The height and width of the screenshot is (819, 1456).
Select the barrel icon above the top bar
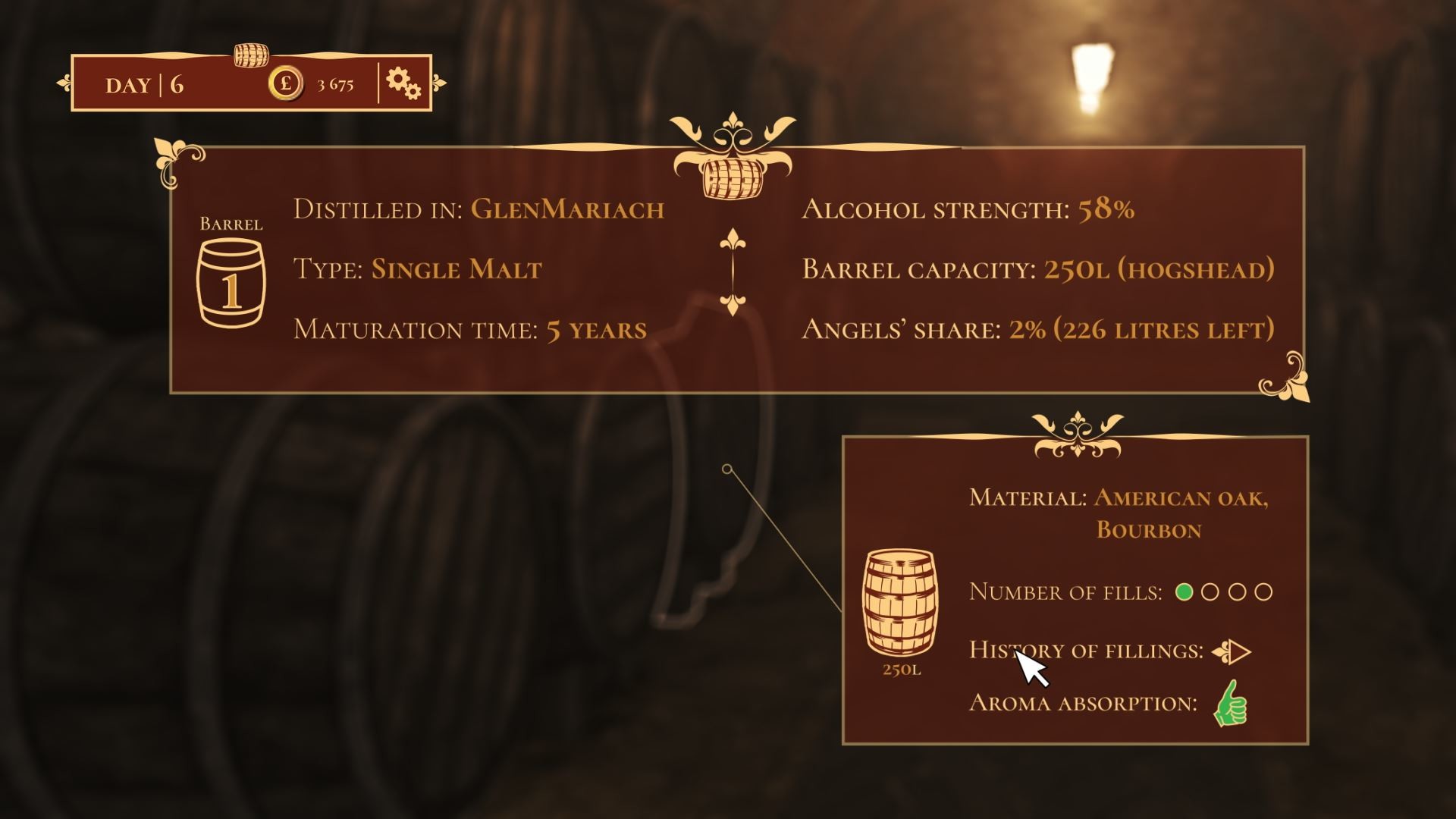pyautogui.click(x=252, y=54)
